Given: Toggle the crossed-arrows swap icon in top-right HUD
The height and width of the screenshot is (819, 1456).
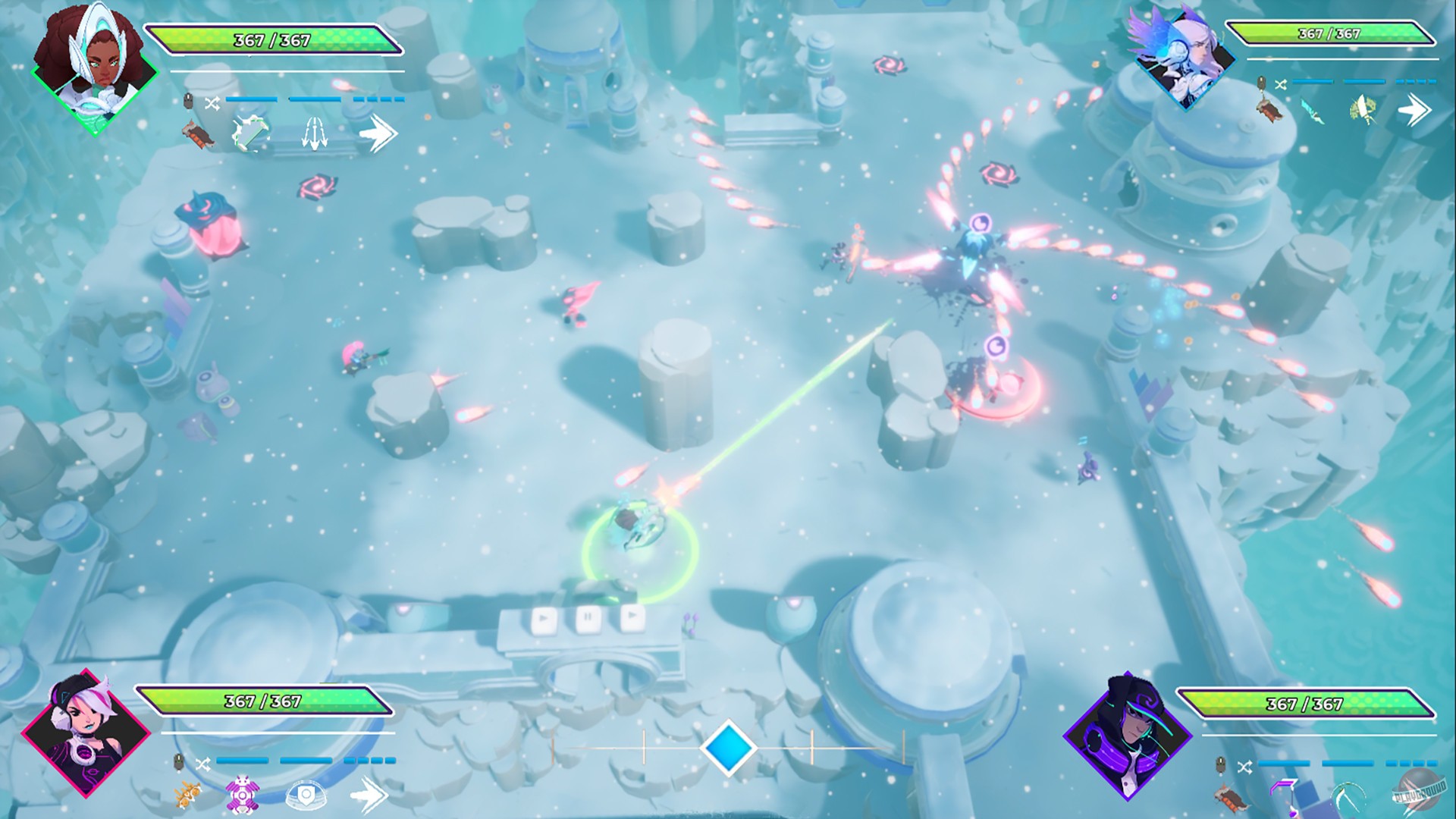Looking at the screenshot, I should pyautogui.click(x=1280, y=85).
